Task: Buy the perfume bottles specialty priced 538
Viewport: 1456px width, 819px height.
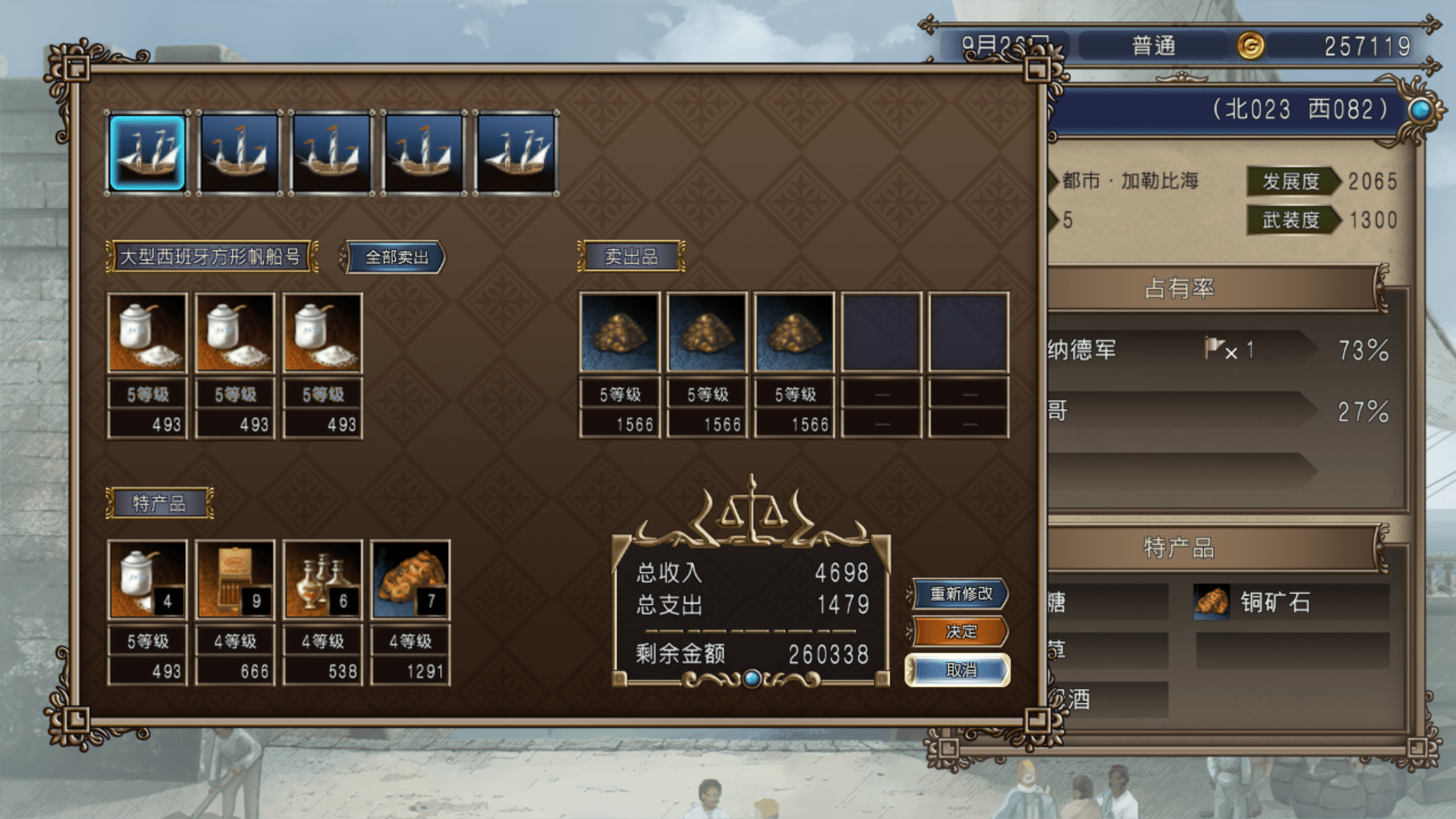Action: coord(322,580)
